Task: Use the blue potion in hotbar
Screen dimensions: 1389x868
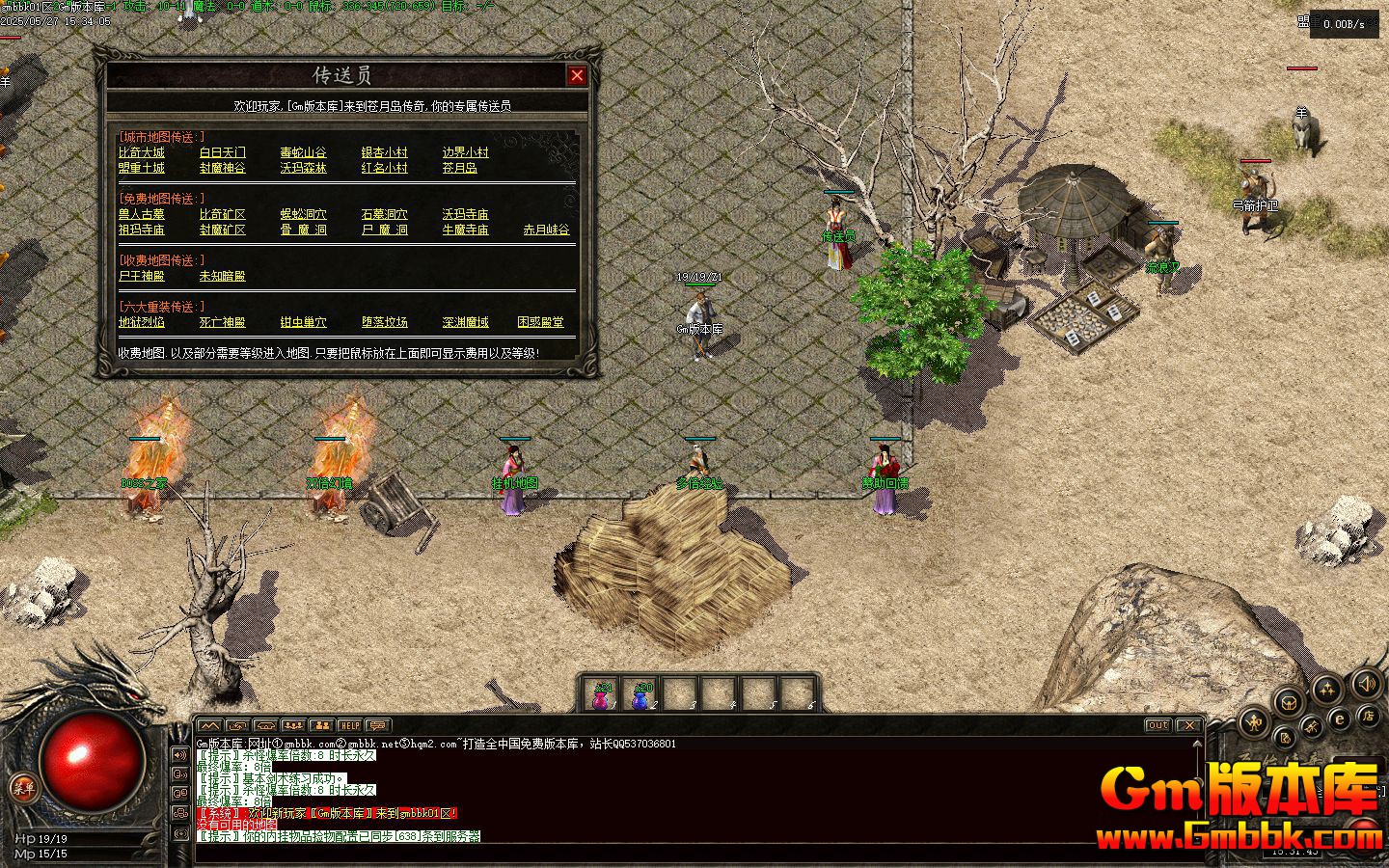Action: [x=640, y=697]
